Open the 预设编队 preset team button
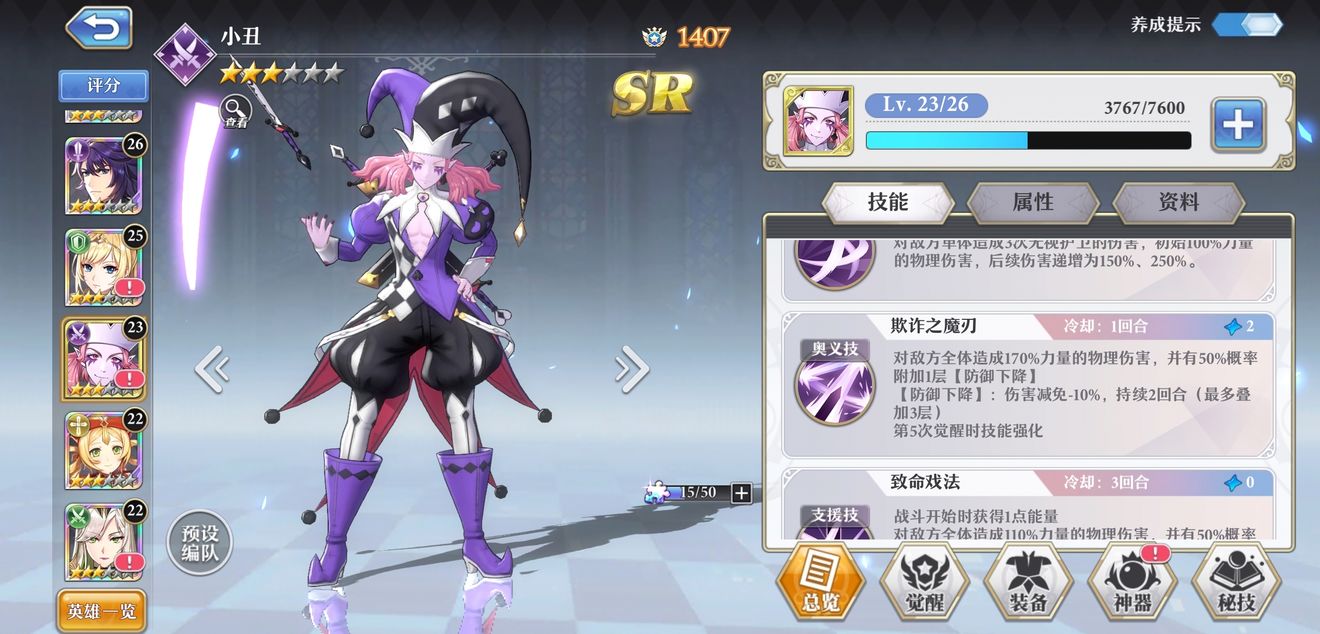1320x634 pixels. tap(199, 544)
